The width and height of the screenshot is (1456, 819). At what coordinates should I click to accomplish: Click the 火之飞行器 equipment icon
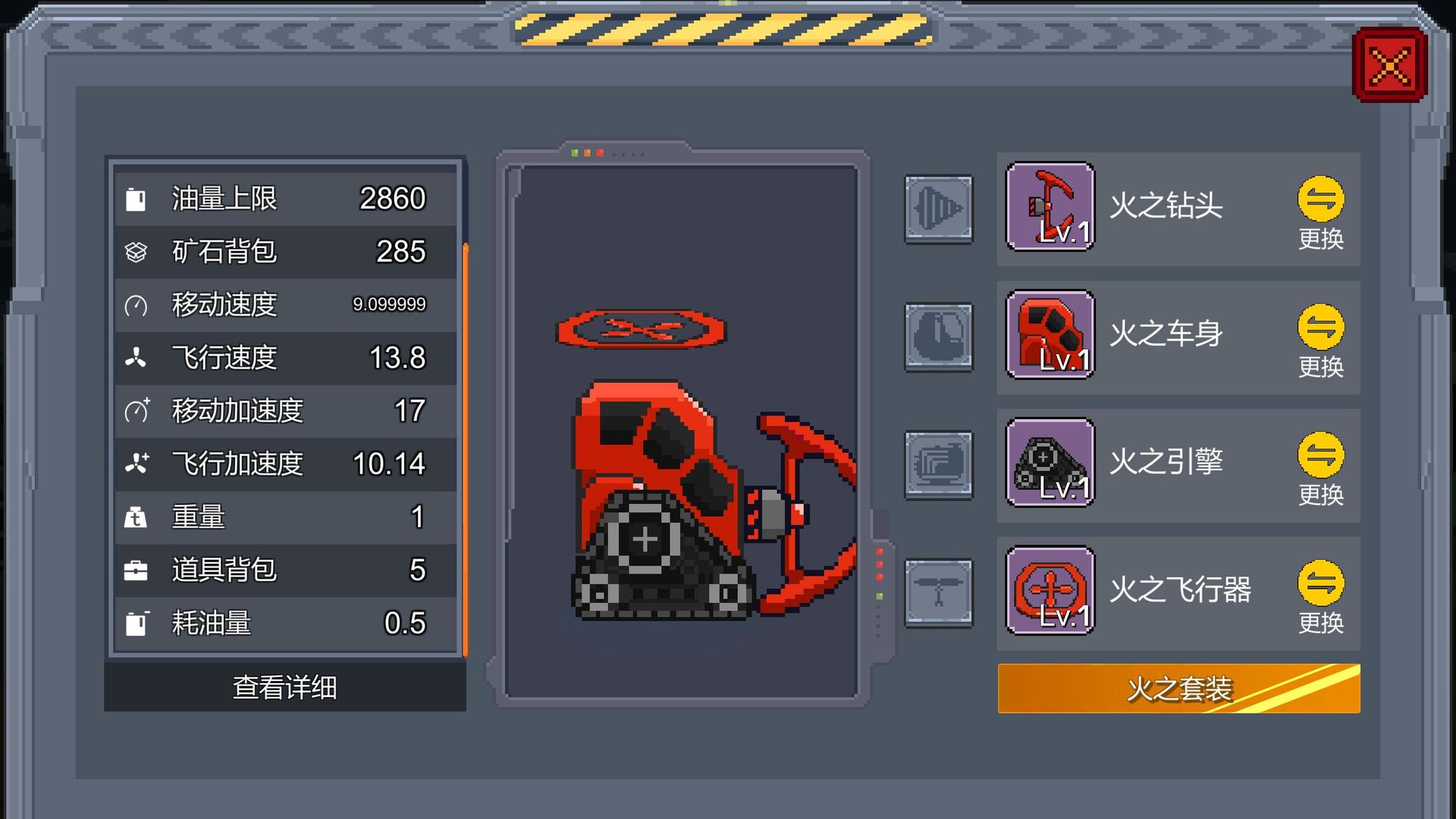[x=1050, y=593]
